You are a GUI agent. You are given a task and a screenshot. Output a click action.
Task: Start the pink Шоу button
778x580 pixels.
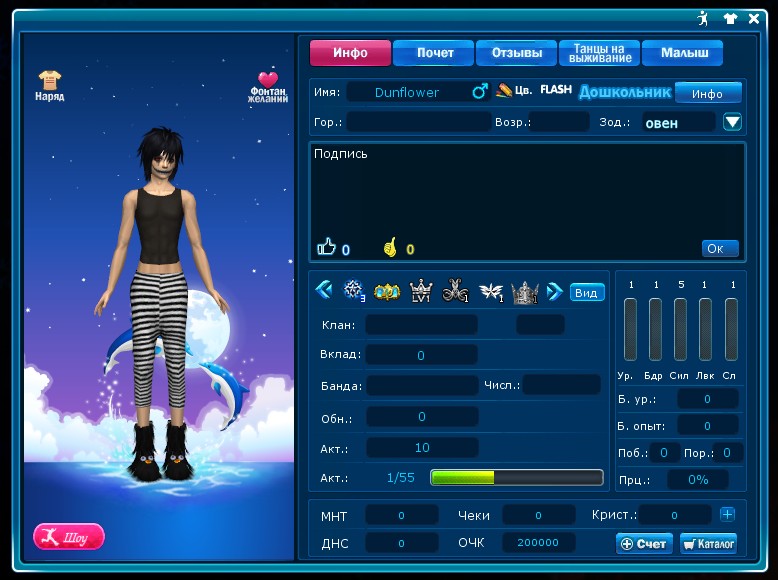pyautogui.click(x=68, y=537)
